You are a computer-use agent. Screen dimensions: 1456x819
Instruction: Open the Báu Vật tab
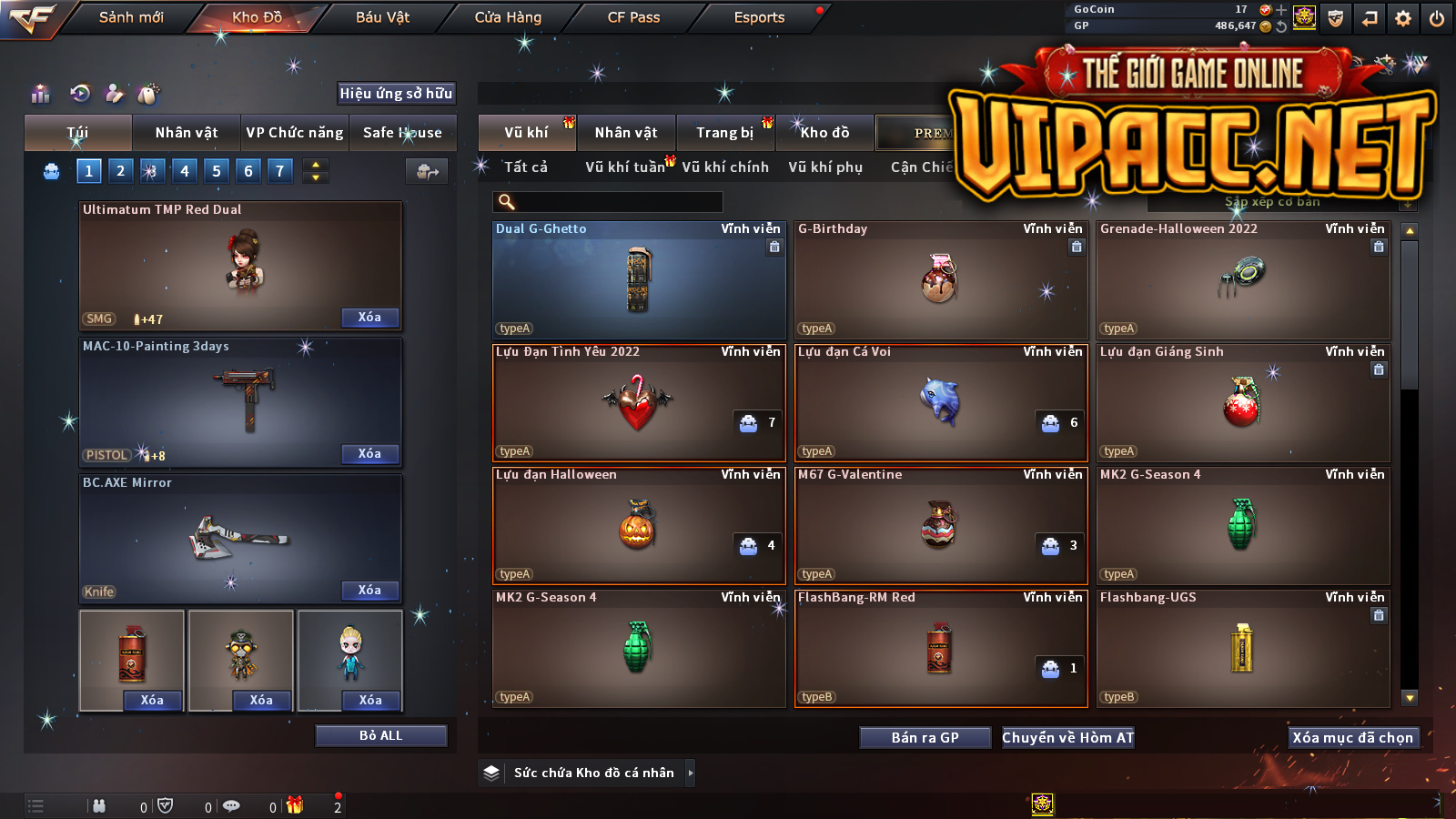pyautogui.click(x=382, y=17)
